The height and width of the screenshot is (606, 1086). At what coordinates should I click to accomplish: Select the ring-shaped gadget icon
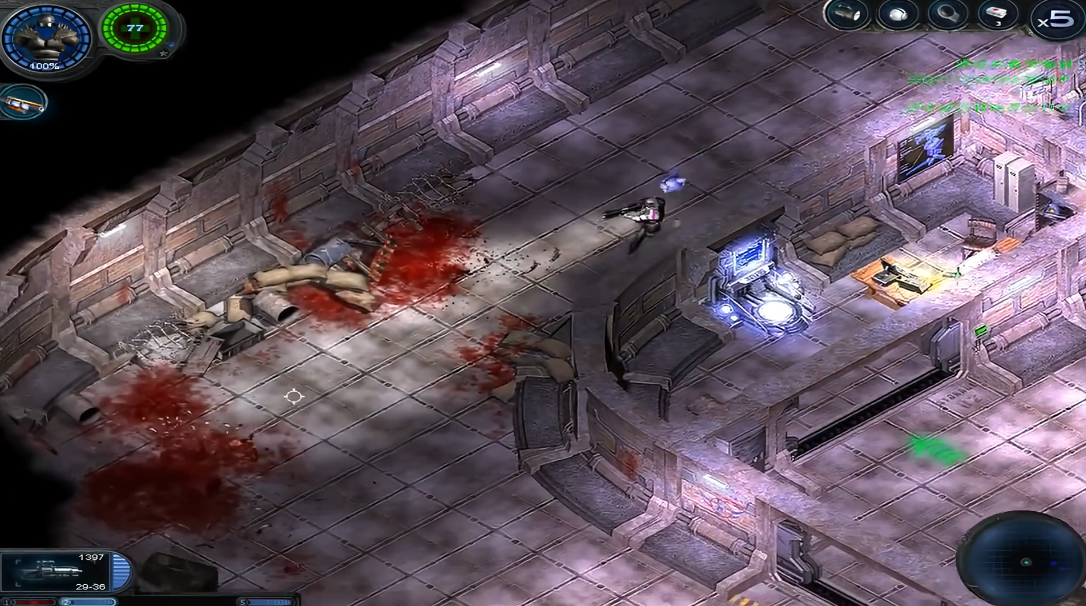(947, 14)
